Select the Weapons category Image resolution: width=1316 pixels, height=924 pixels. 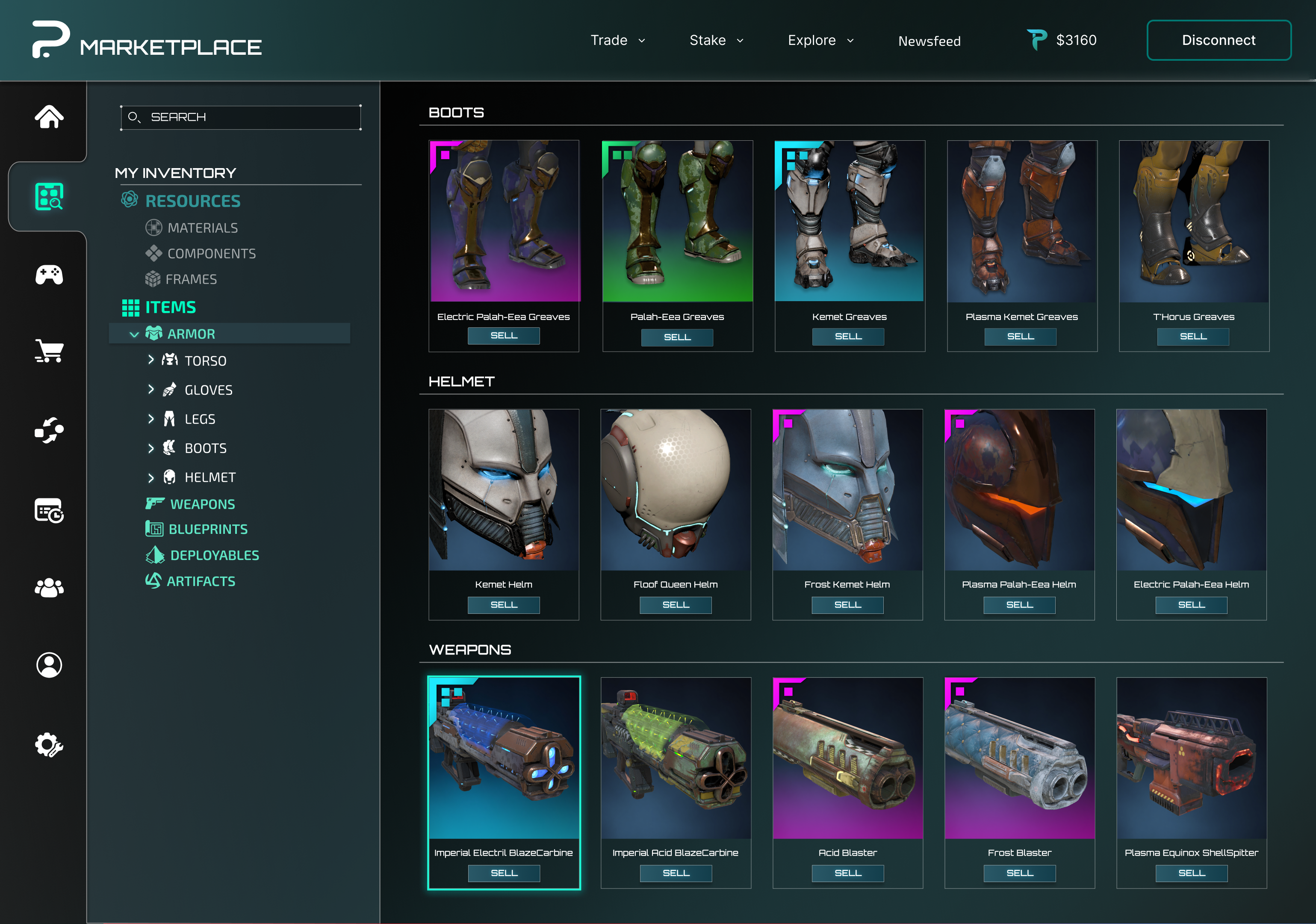point(202,504)
